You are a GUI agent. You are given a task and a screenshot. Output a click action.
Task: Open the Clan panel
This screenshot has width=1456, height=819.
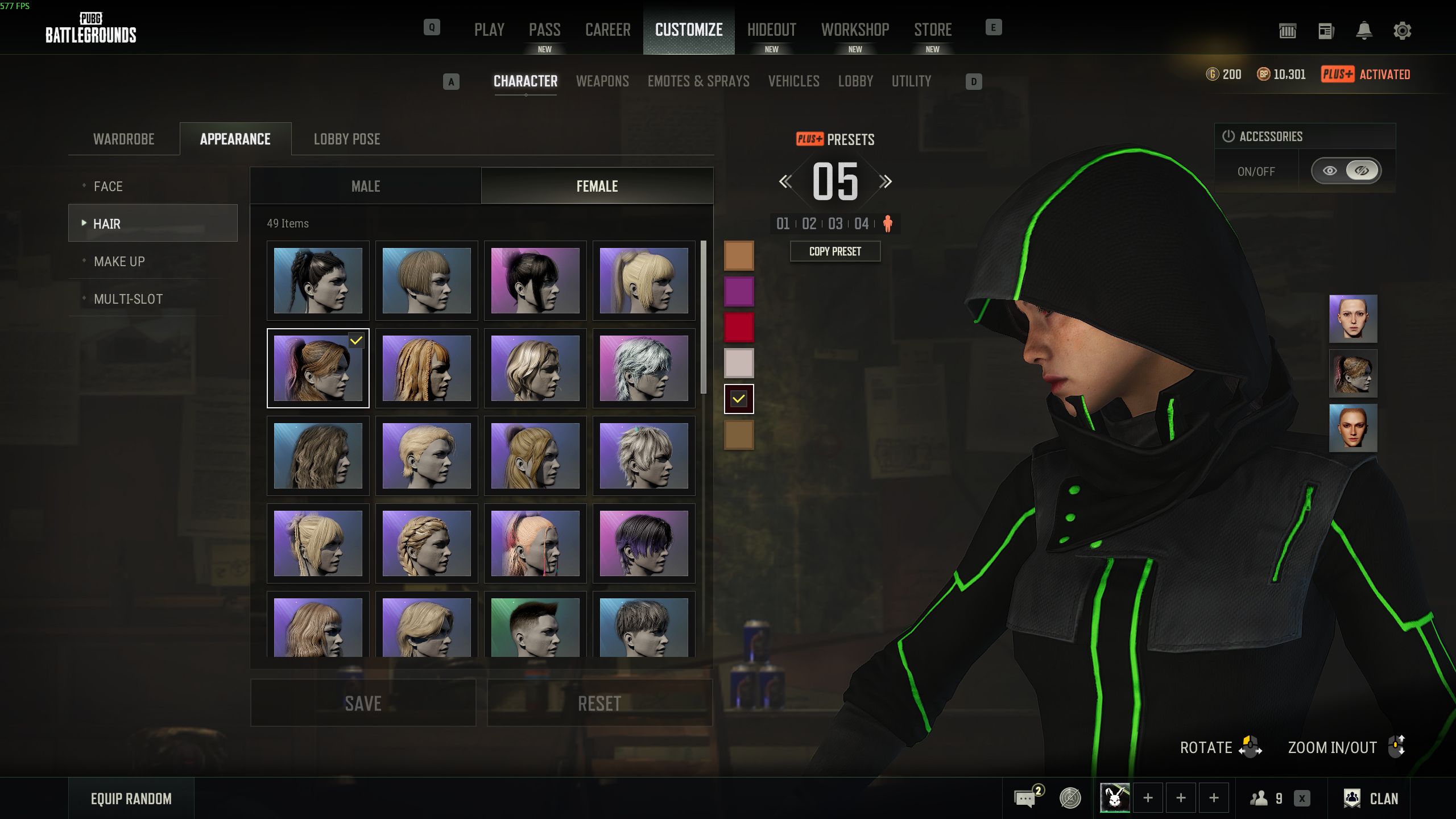(x=1371, y=799)
